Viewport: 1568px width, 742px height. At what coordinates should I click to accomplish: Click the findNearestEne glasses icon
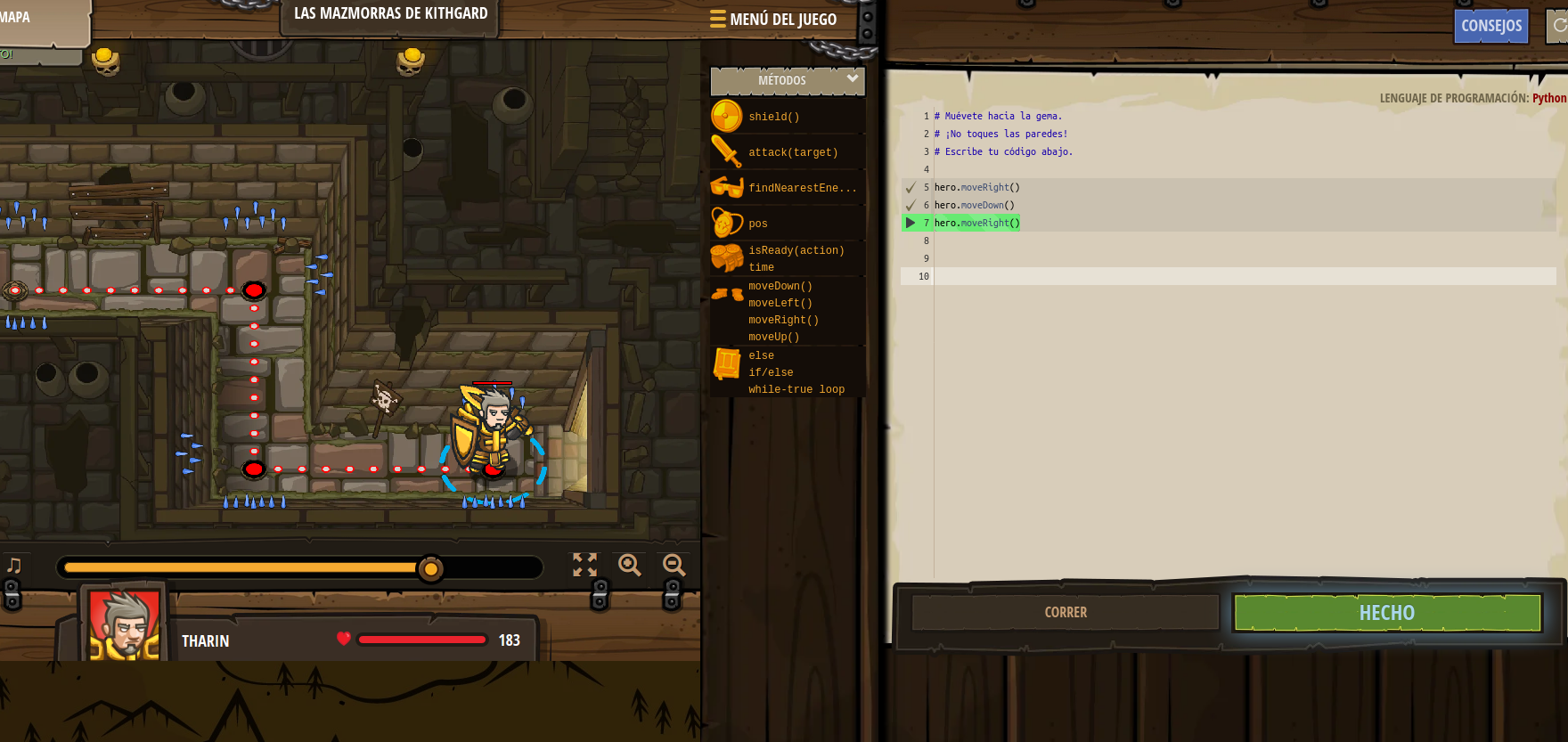pyautogui.click(x=727, y=187)
